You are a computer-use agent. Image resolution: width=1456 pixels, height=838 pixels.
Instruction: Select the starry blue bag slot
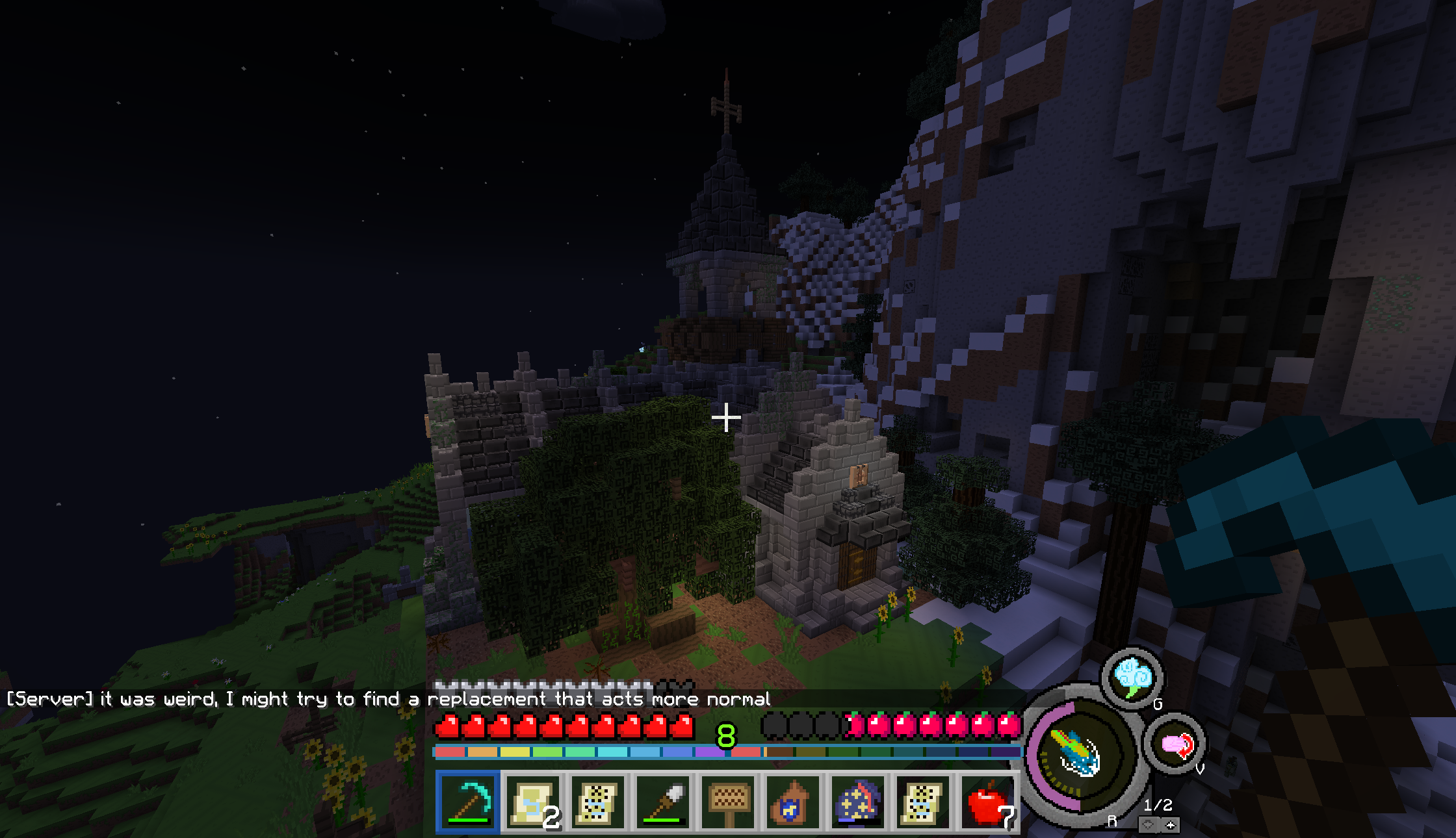pos(858,802)
